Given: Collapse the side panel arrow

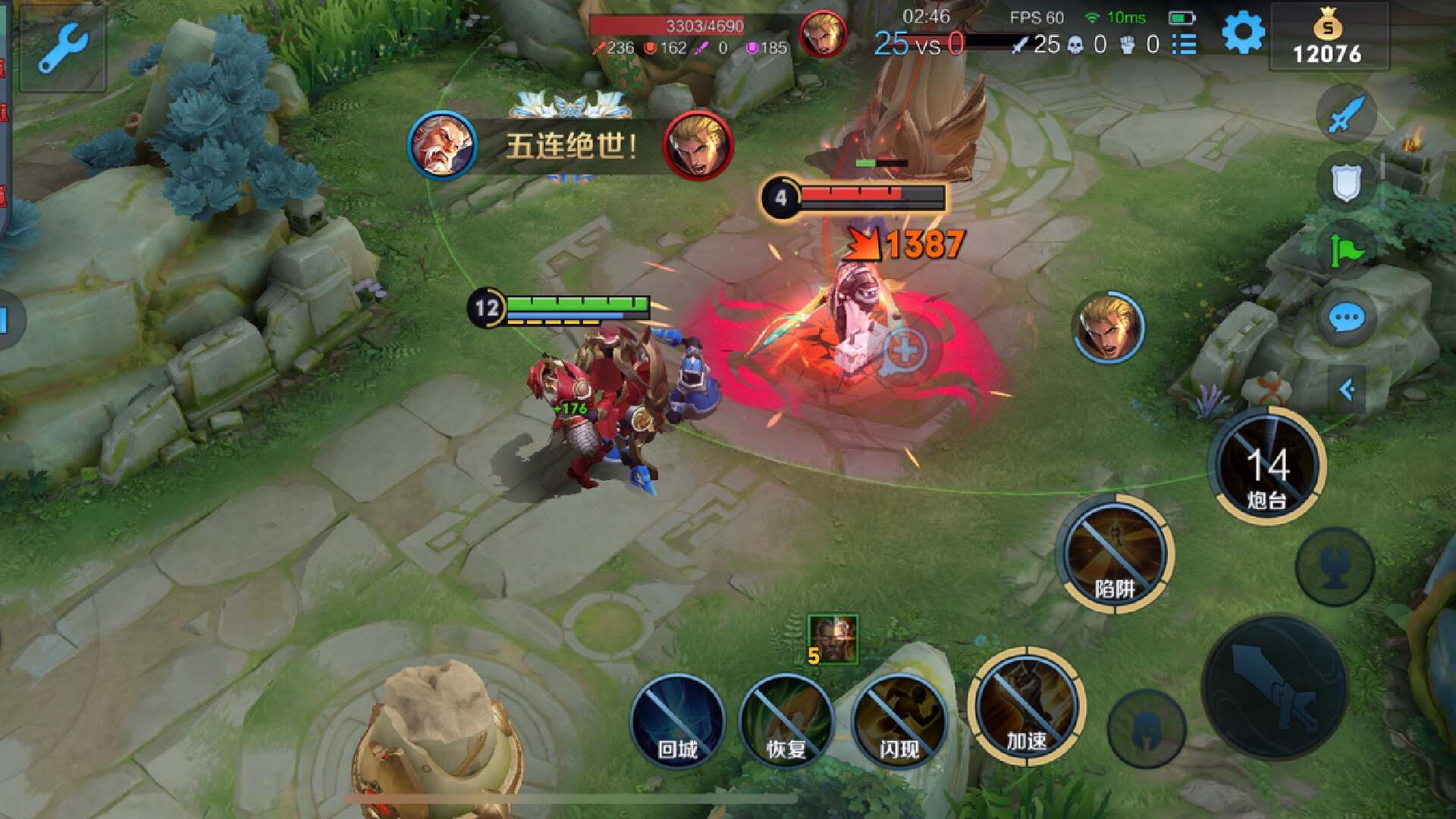Looking at the screenshot, I should [x=1347, y=390].
